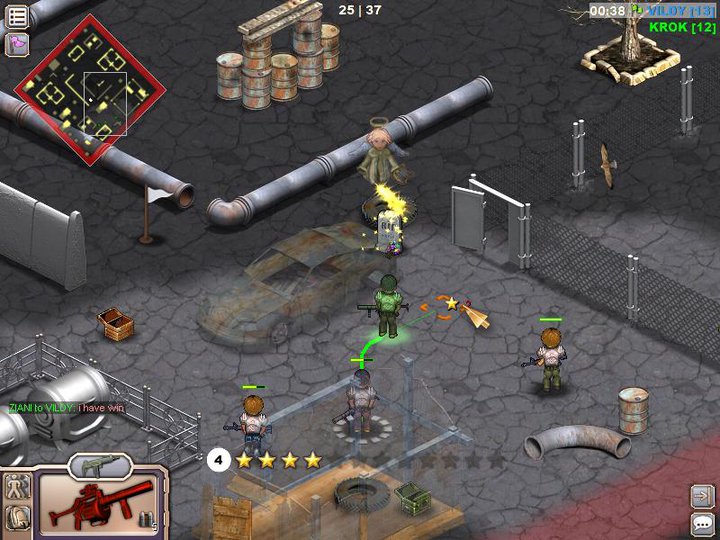720x540 pixels.
Task: Click the end-turn arrow button
Action: pyautogui.click(x=702, y=495)
